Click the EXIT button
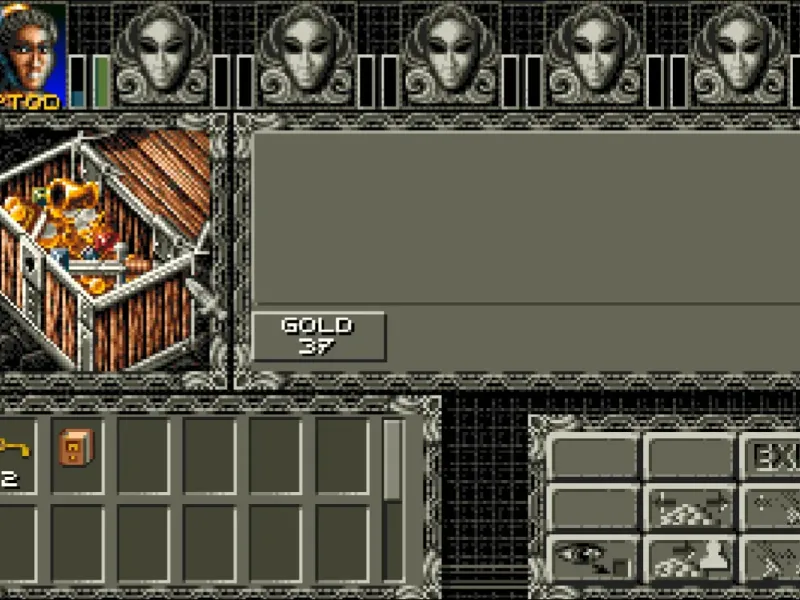800x600 pixels. (x=770, y=458)
